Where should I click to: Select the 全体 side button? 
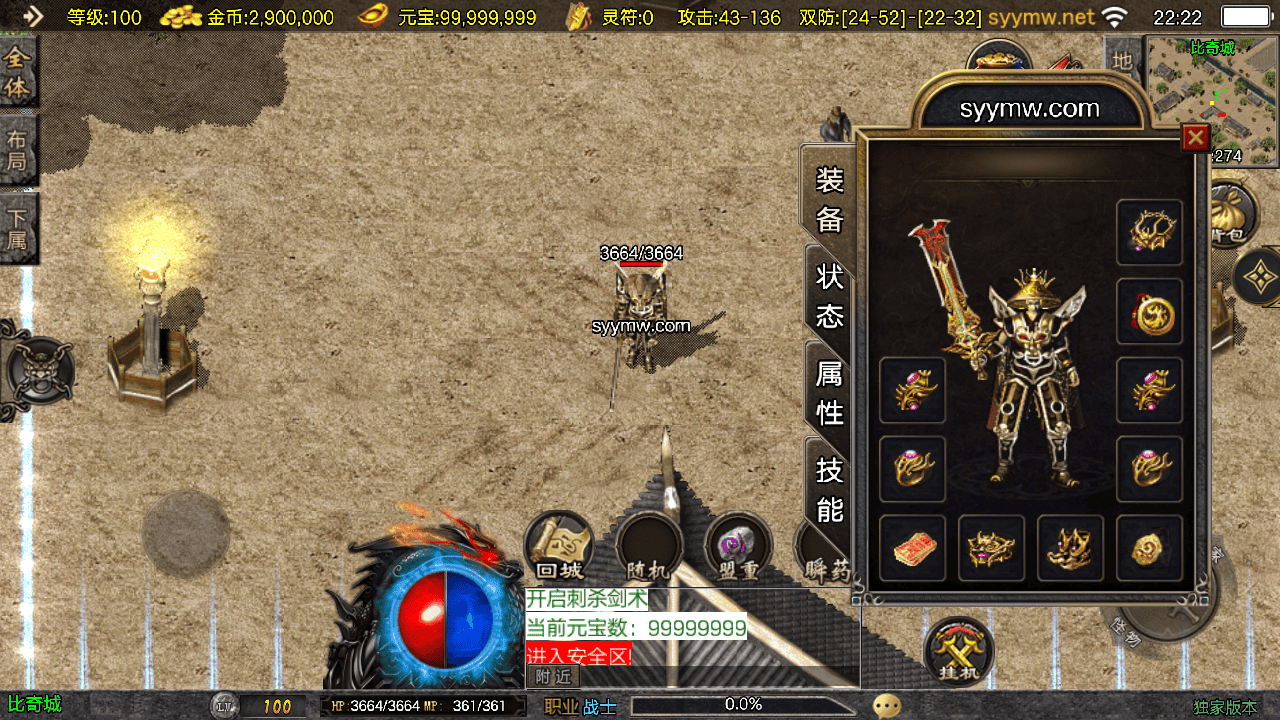pyautogui.click(x=18, y=72)
